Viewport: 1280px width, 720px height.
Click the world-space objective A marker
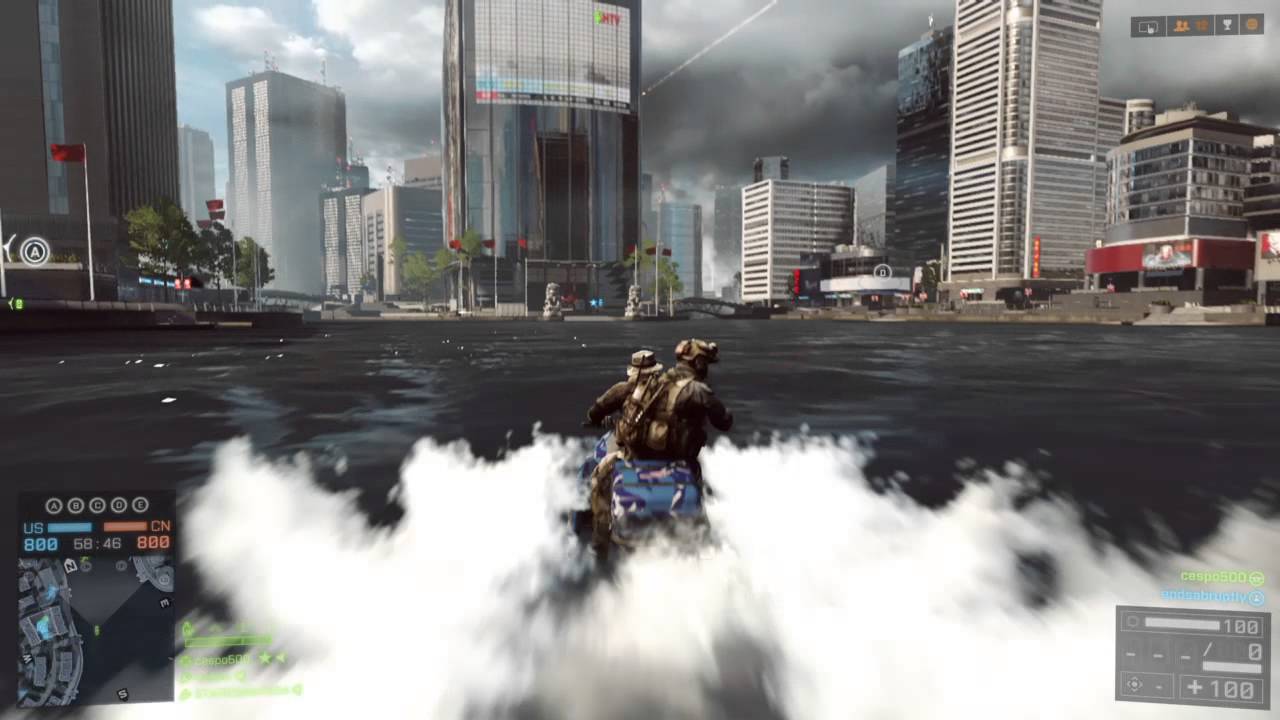35,251
